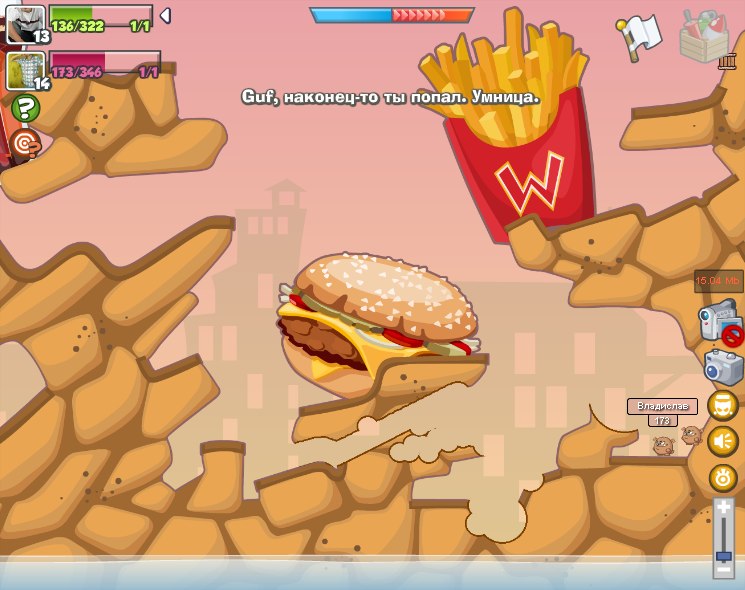Screen dimensions: 745x590
Task: Zoom in with the plus button
Action: (724, 507)
